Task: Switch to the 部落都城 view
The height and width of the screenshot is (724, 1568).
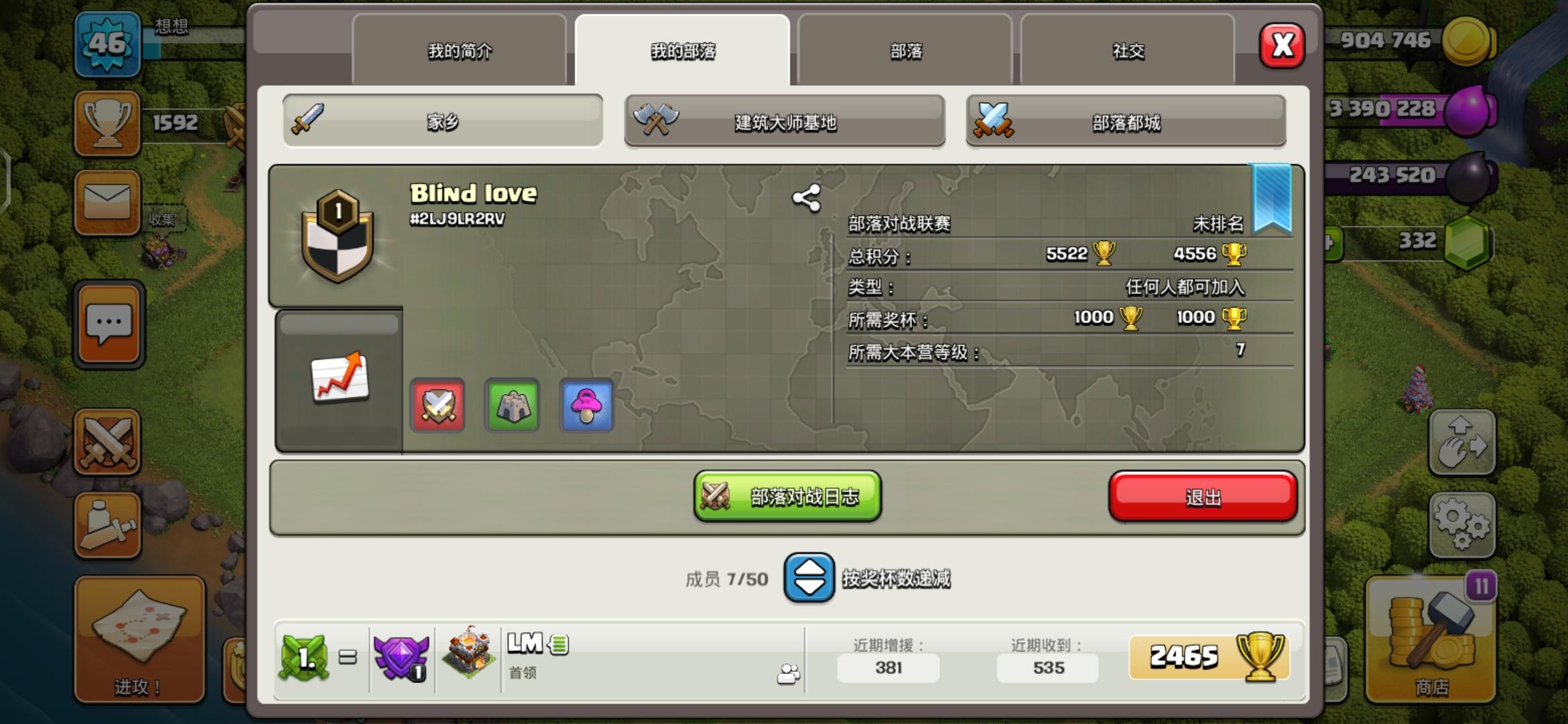Action: tap(1126, 122)
